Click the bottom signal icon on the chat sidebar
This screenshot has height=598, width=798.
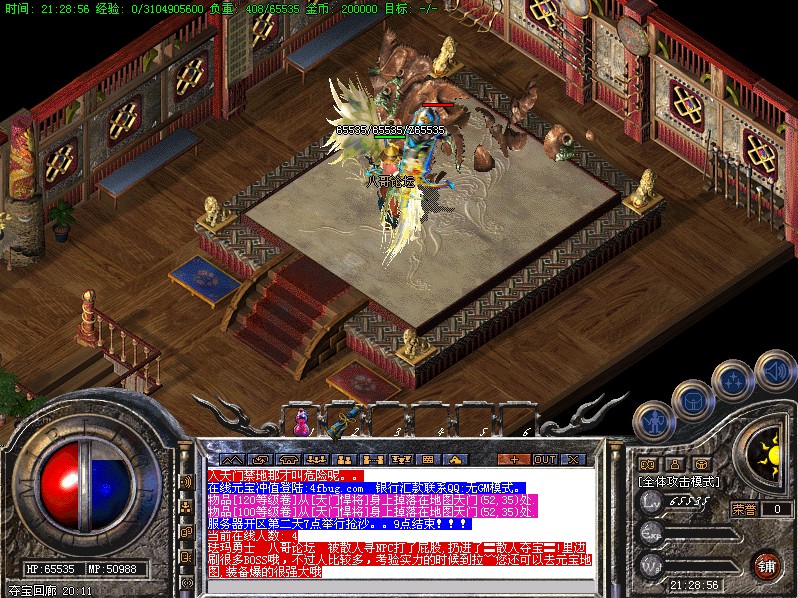tap(186, 582)
